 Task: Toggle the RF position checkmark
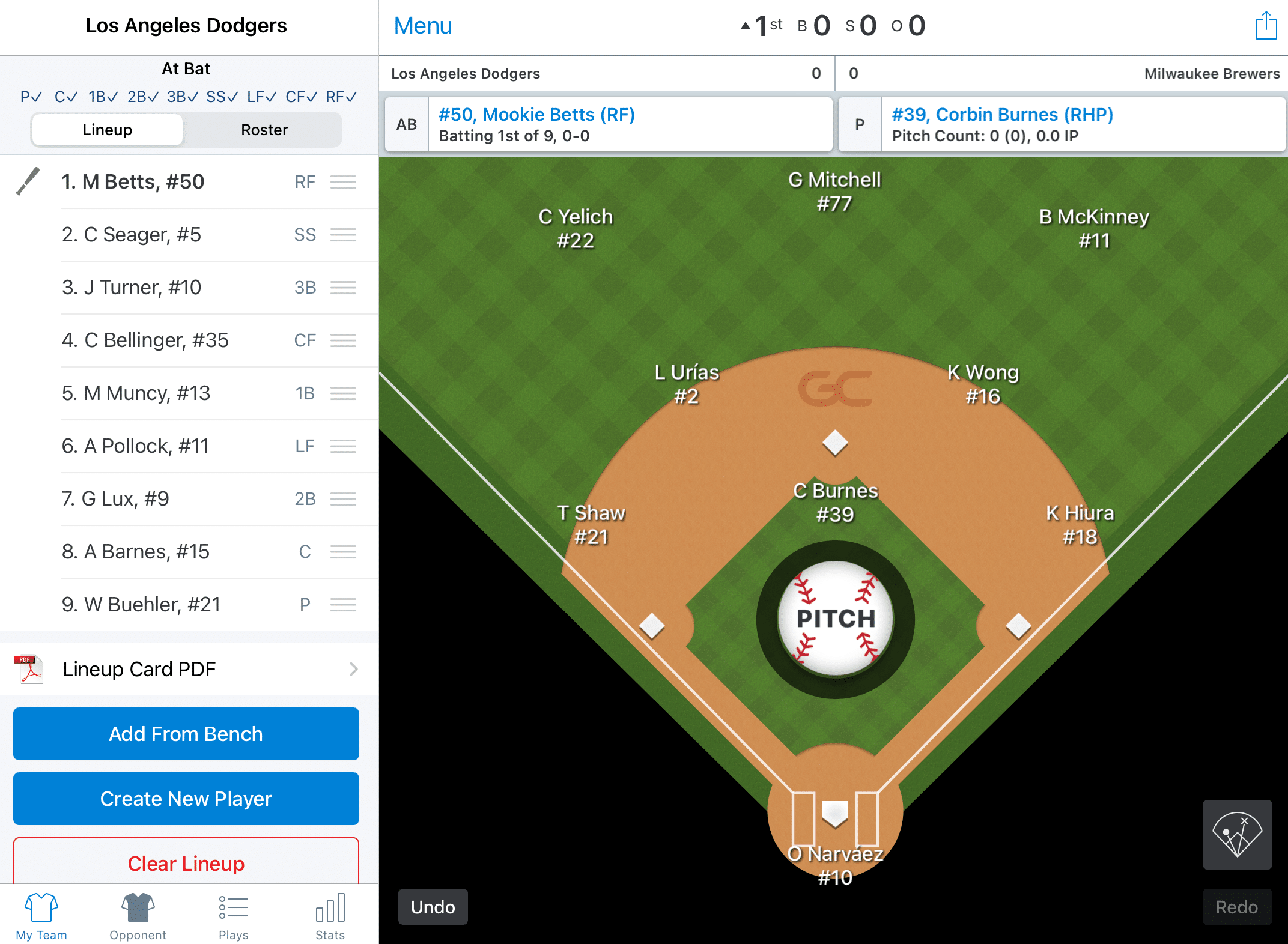click(341, 96)
